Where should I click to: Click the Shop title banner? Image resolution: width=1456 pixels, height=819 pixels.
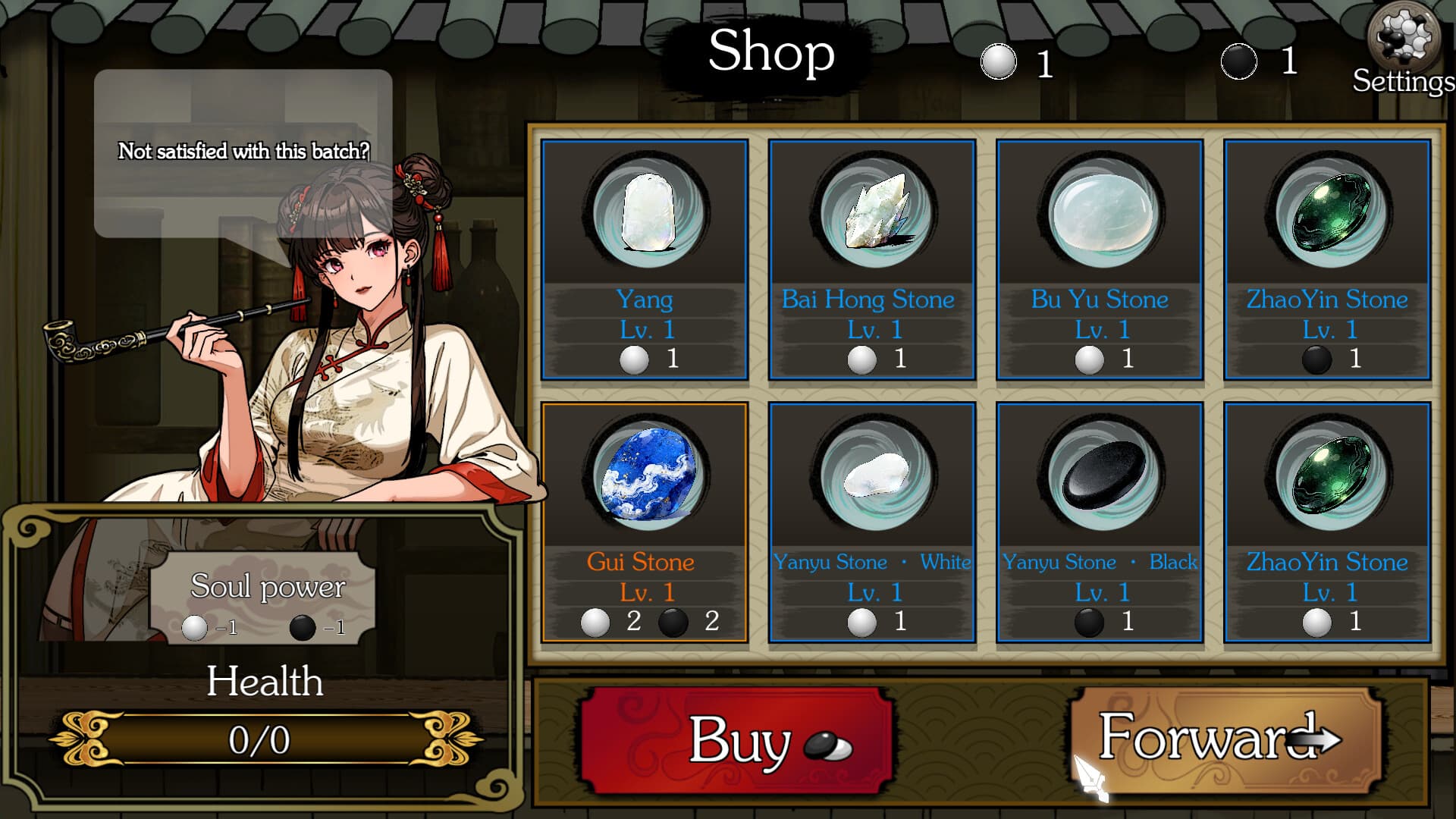pos(770,52)
